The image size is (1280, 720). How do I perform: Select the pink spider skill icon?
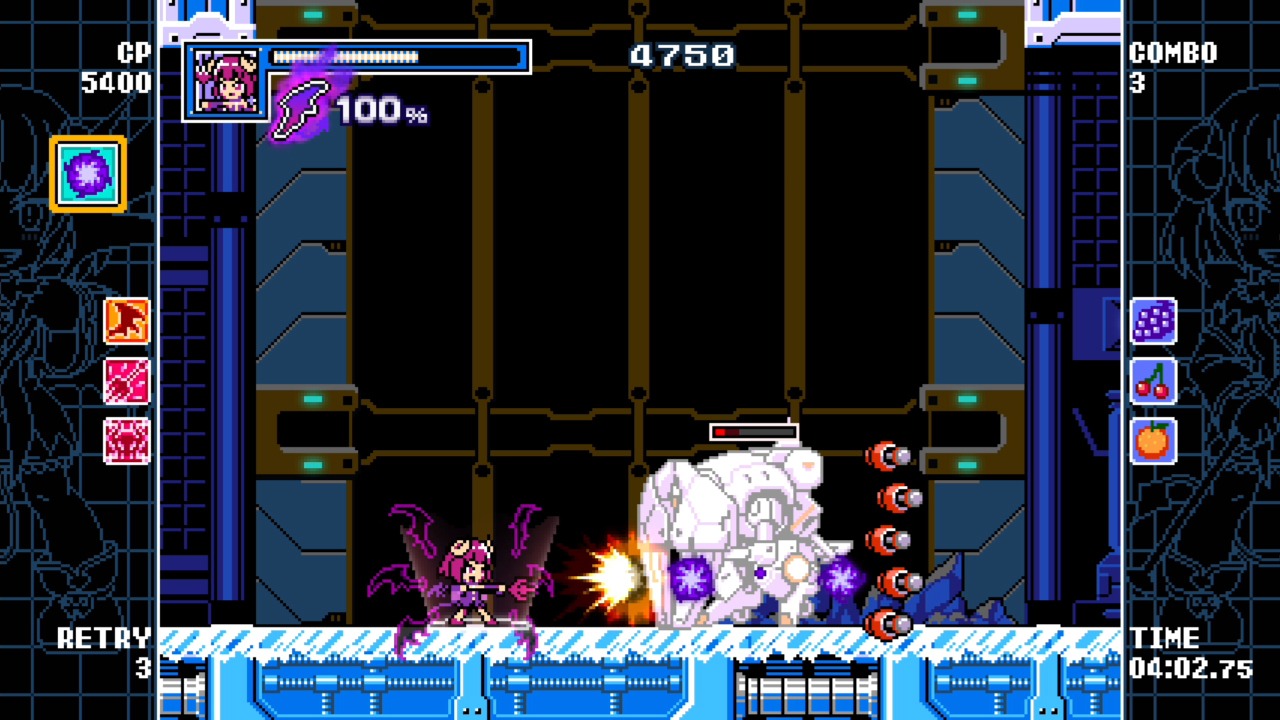point(125,441)
